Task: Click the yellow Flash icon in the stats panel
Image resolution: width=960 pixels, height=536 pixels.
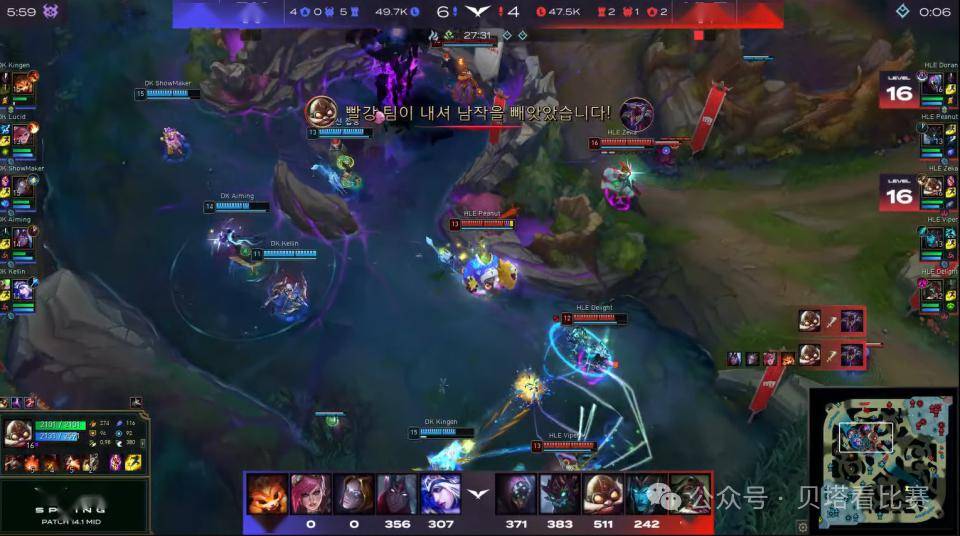Action: coord(133,462)
